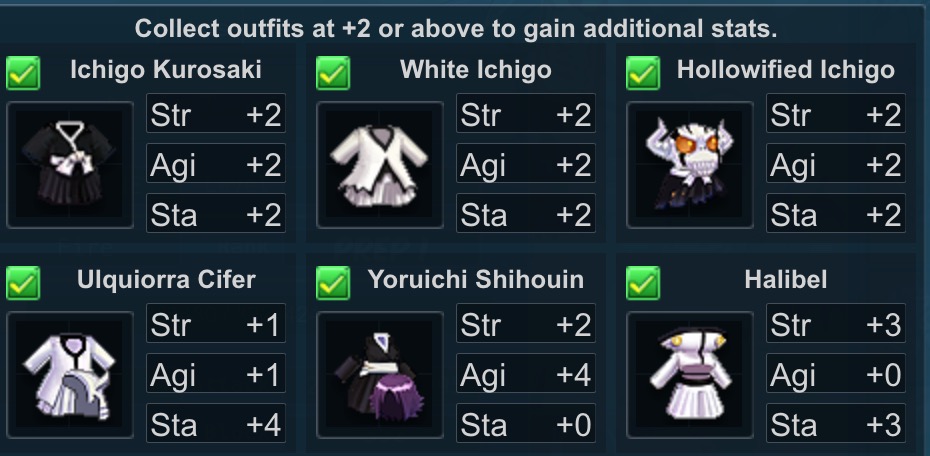930x456 pixels.
Task: Select the Ichigo Kurosaki outfit icon
Action: [70, 165]
